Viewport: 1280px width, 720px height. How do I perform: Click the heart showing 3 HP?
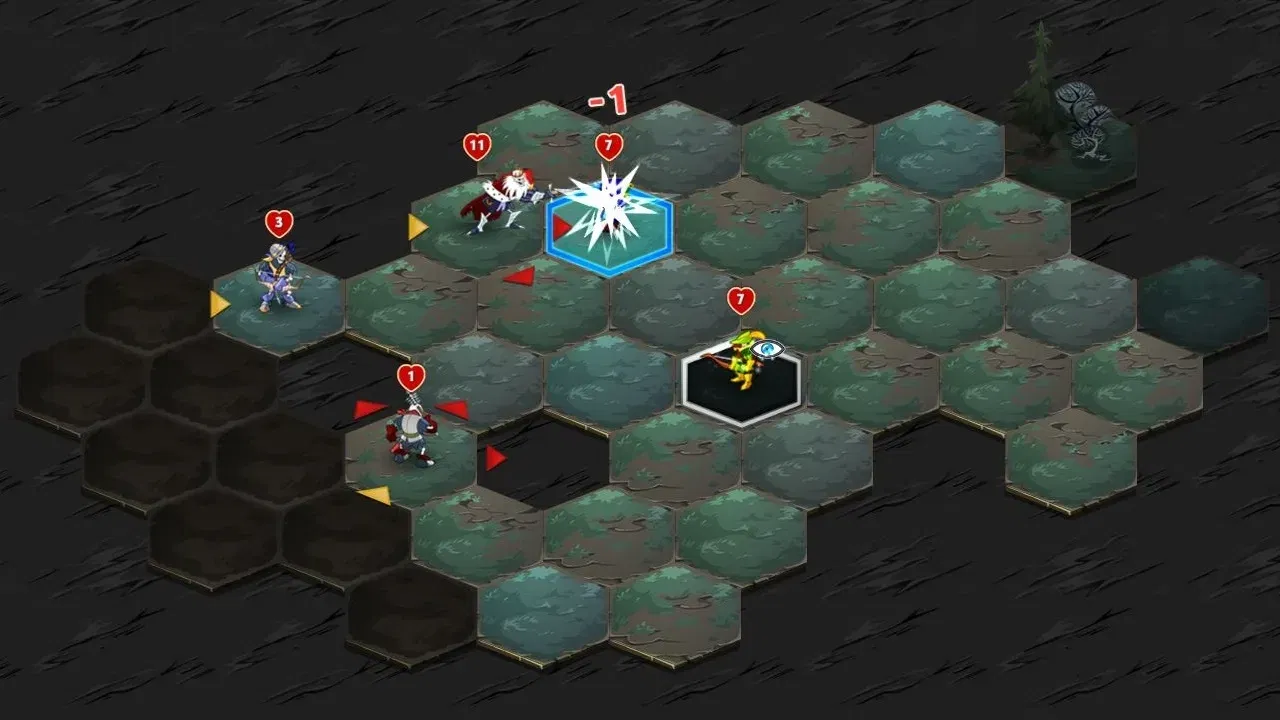click(277, 222)
